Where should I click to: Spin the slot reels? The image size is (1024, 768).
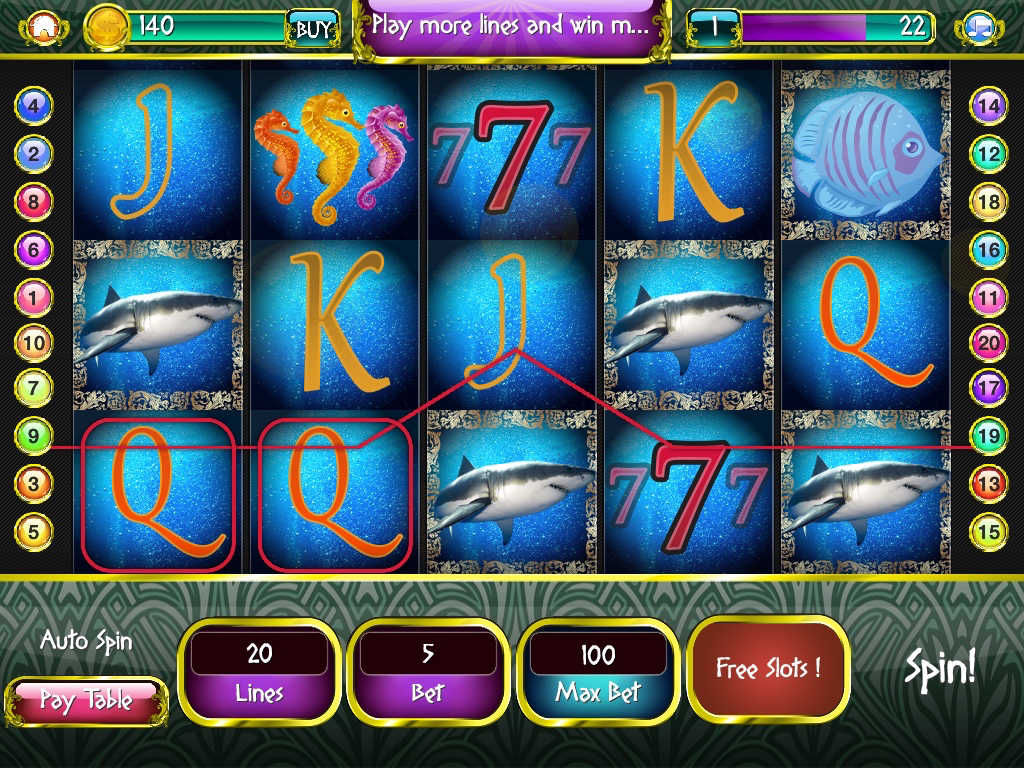(x=940, y=668)
